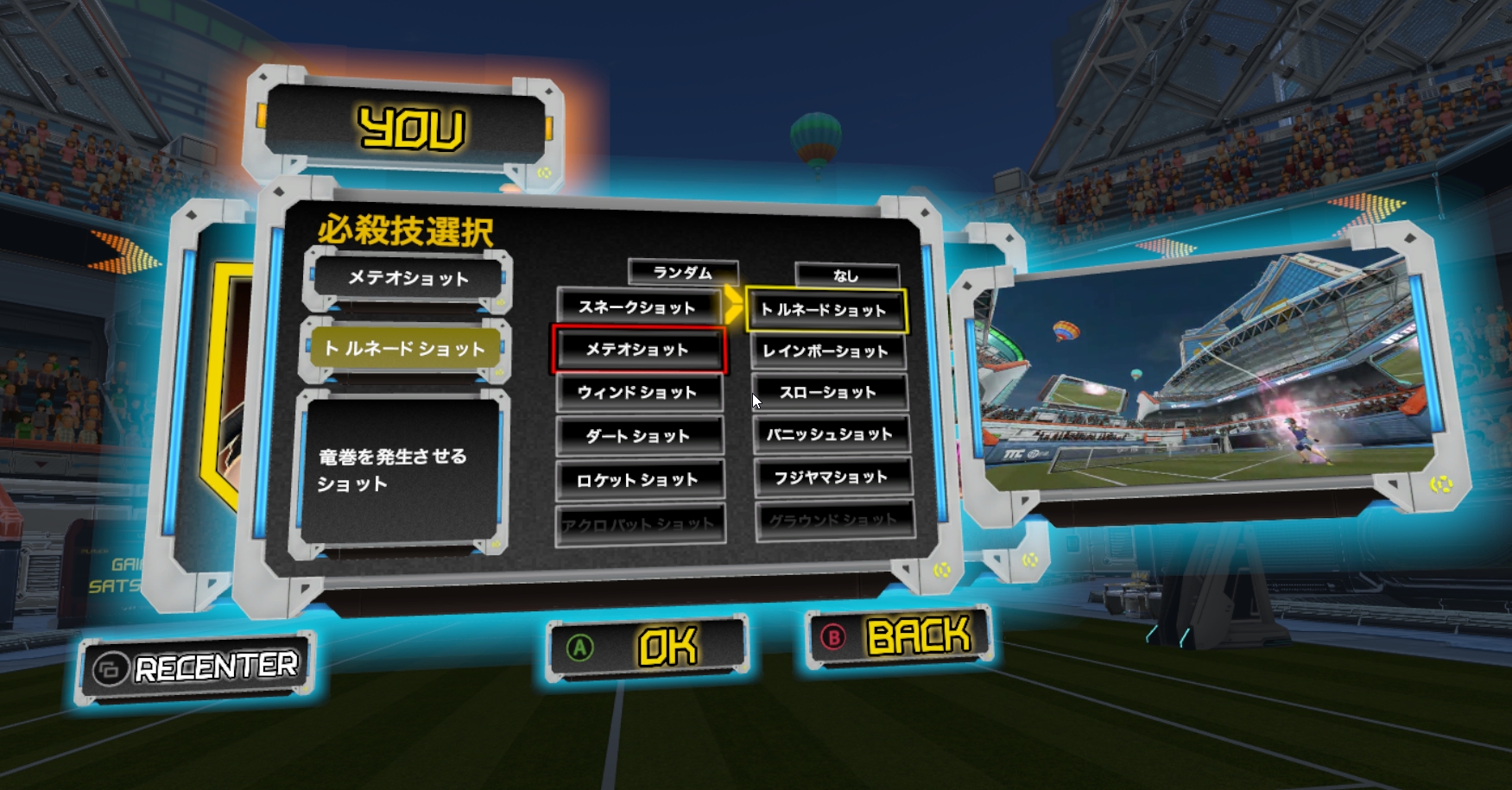The width and height of the screenshot is (1512, 790).
Task: Select the Fujiyama Shot entry
Action: coord(831,477)
